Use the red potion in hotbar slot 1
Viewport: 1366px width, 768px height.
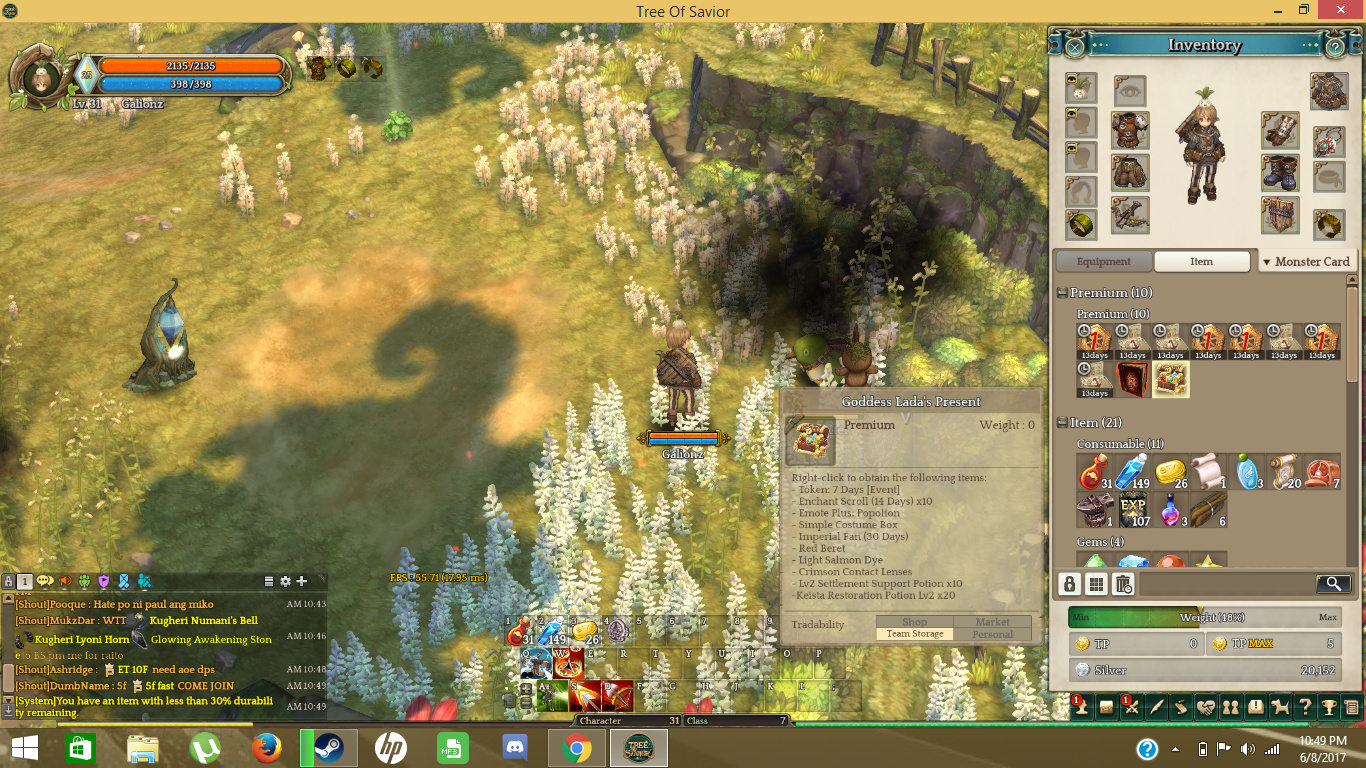click(520, 632)
